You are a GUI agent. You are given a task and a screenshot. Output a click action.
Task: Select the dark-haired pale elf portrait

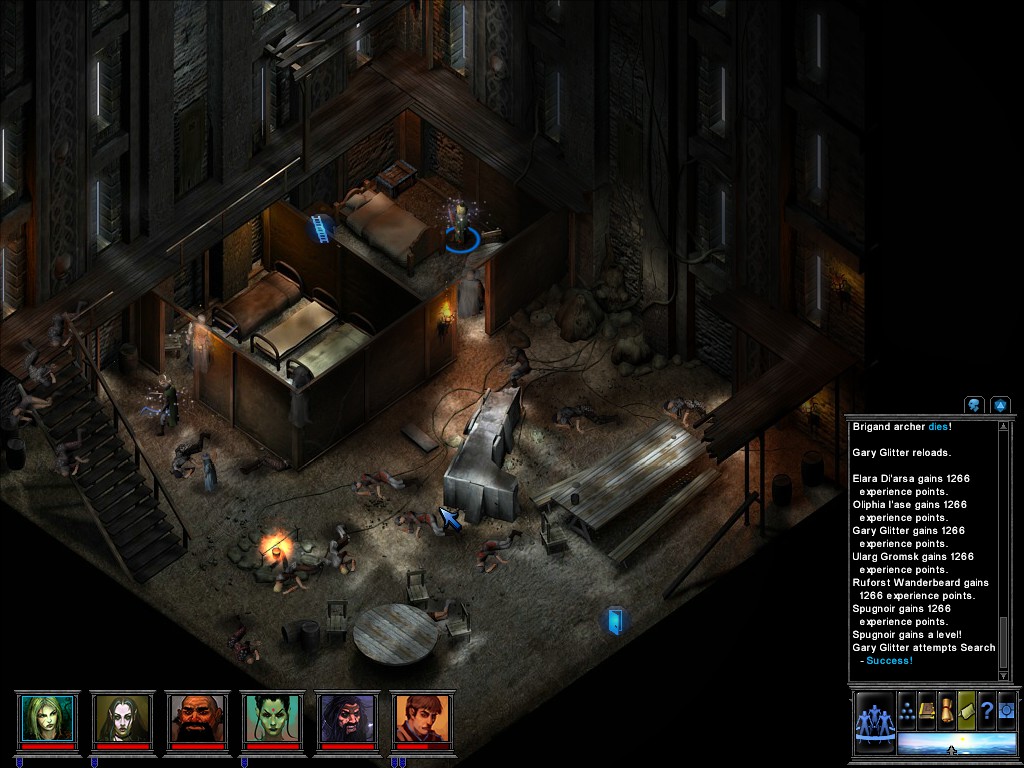(122, 718)
